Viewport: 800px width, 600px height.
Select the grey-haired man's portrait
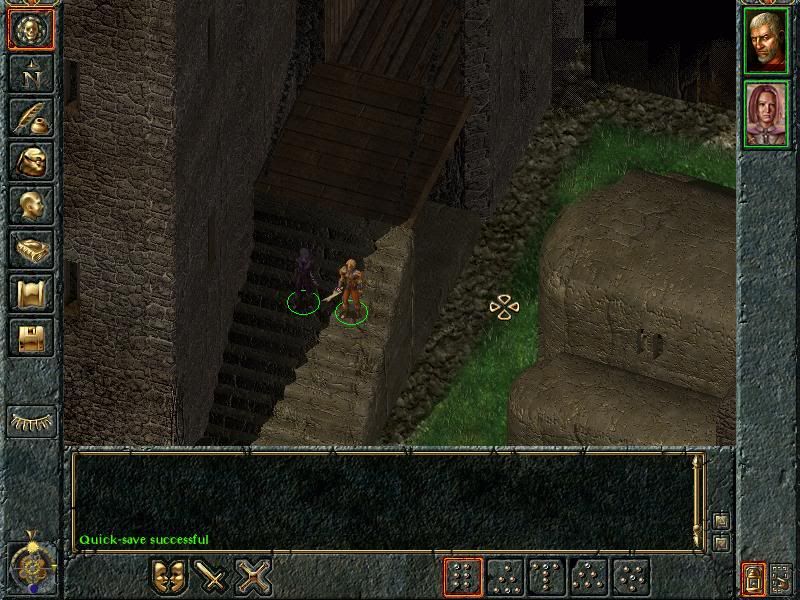[767, 40]
